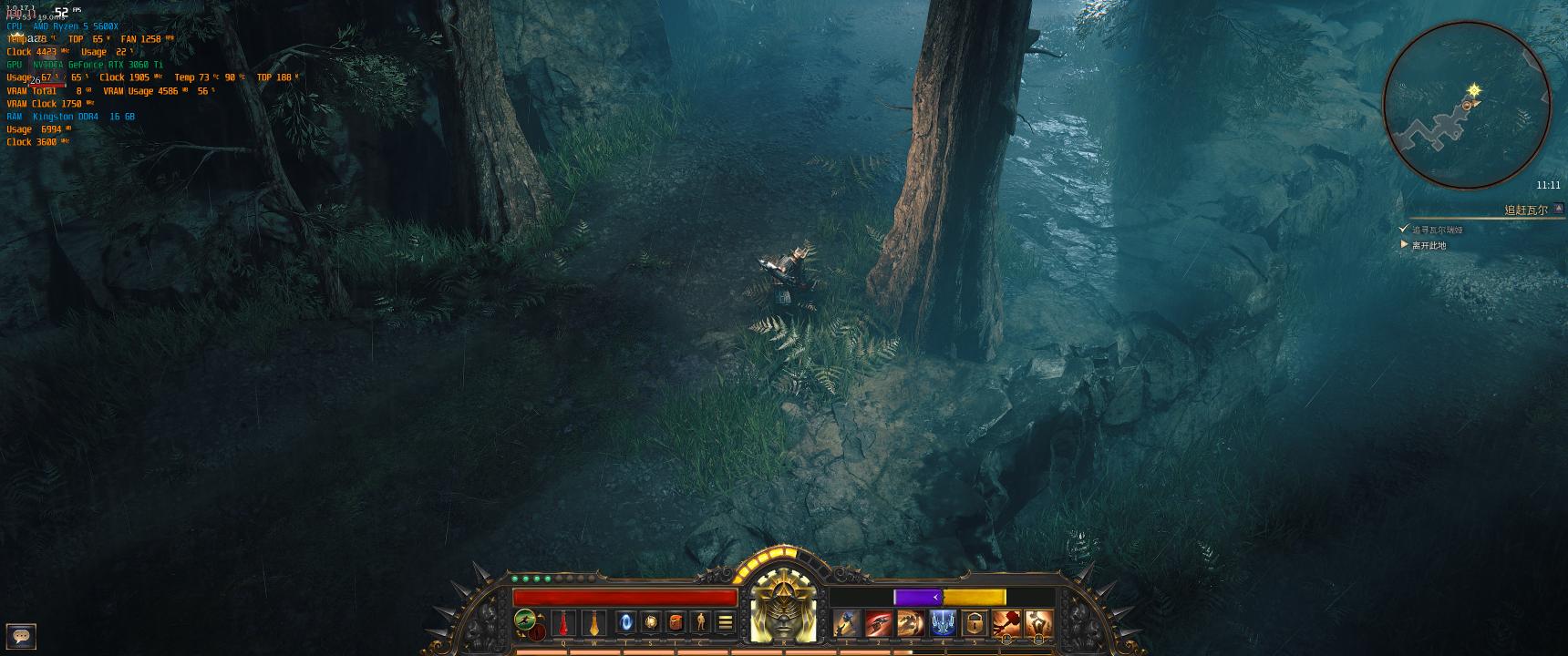The width and height of the screenshot is (1568, 656).
Task: Open the town portal icon in slot T
Action: click(x=624, y=622)
